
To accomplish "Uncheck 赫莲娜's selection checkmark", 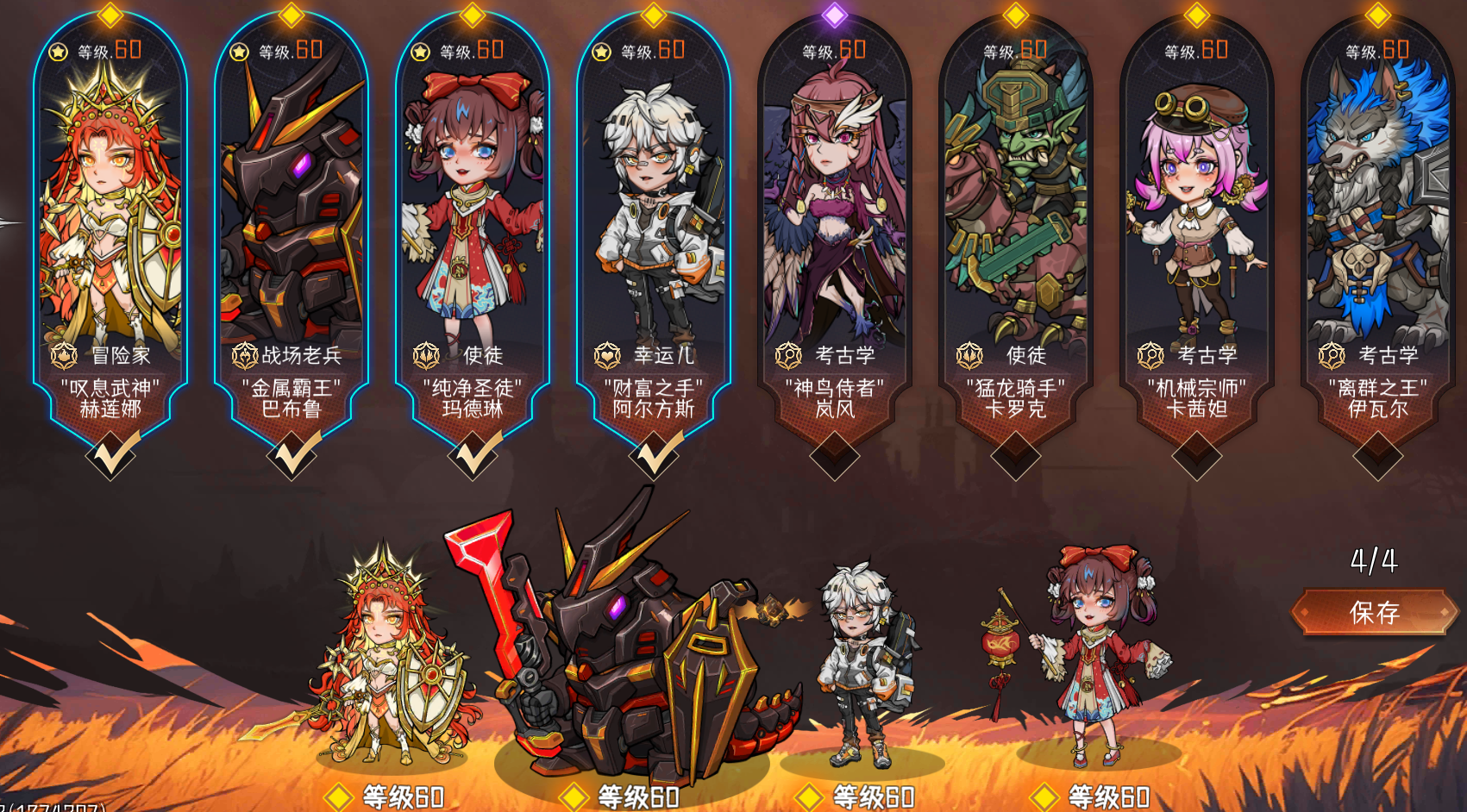I will click(x=111, y=454).
